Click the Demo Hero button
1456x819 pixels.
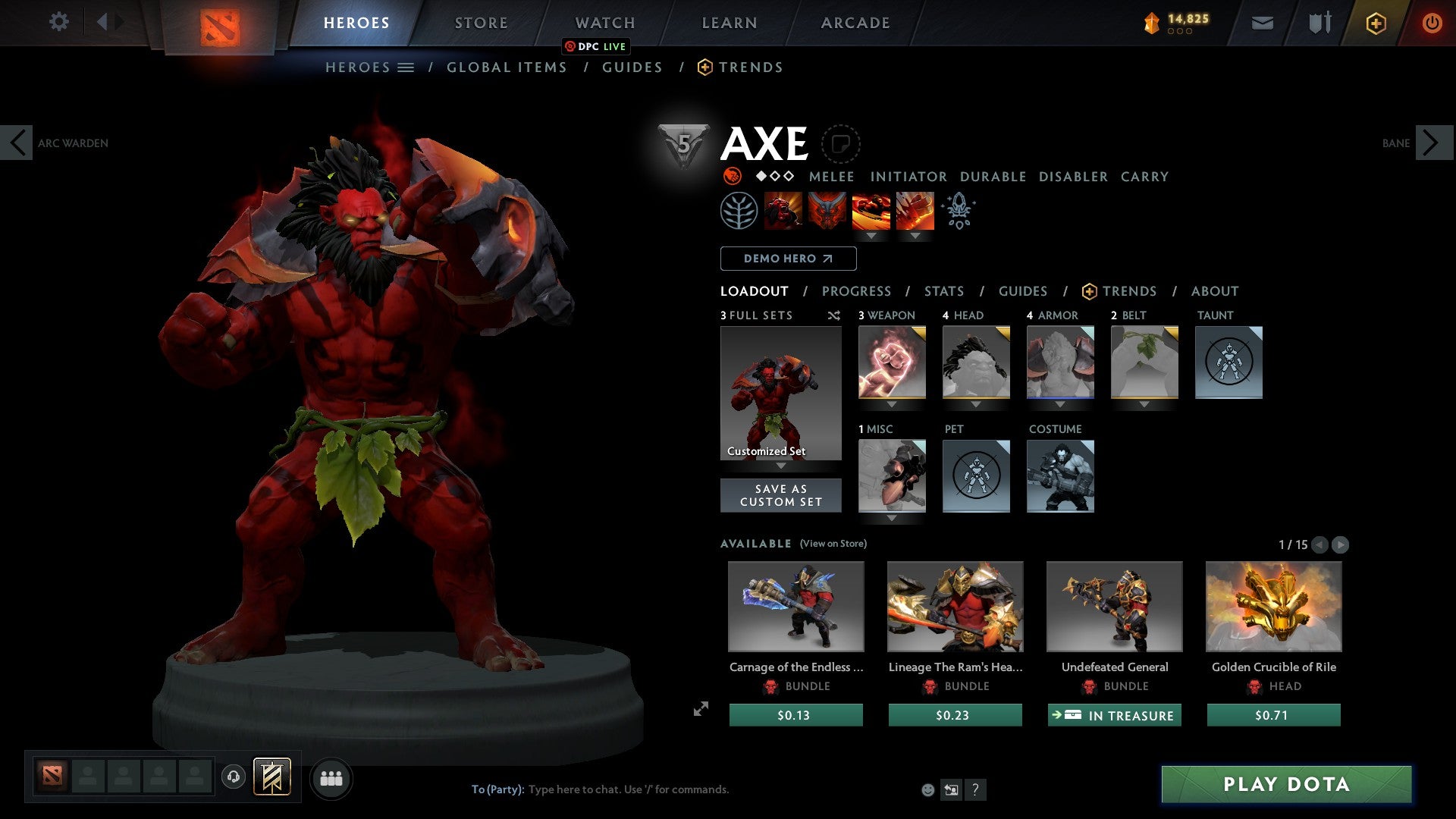point(787,258)
